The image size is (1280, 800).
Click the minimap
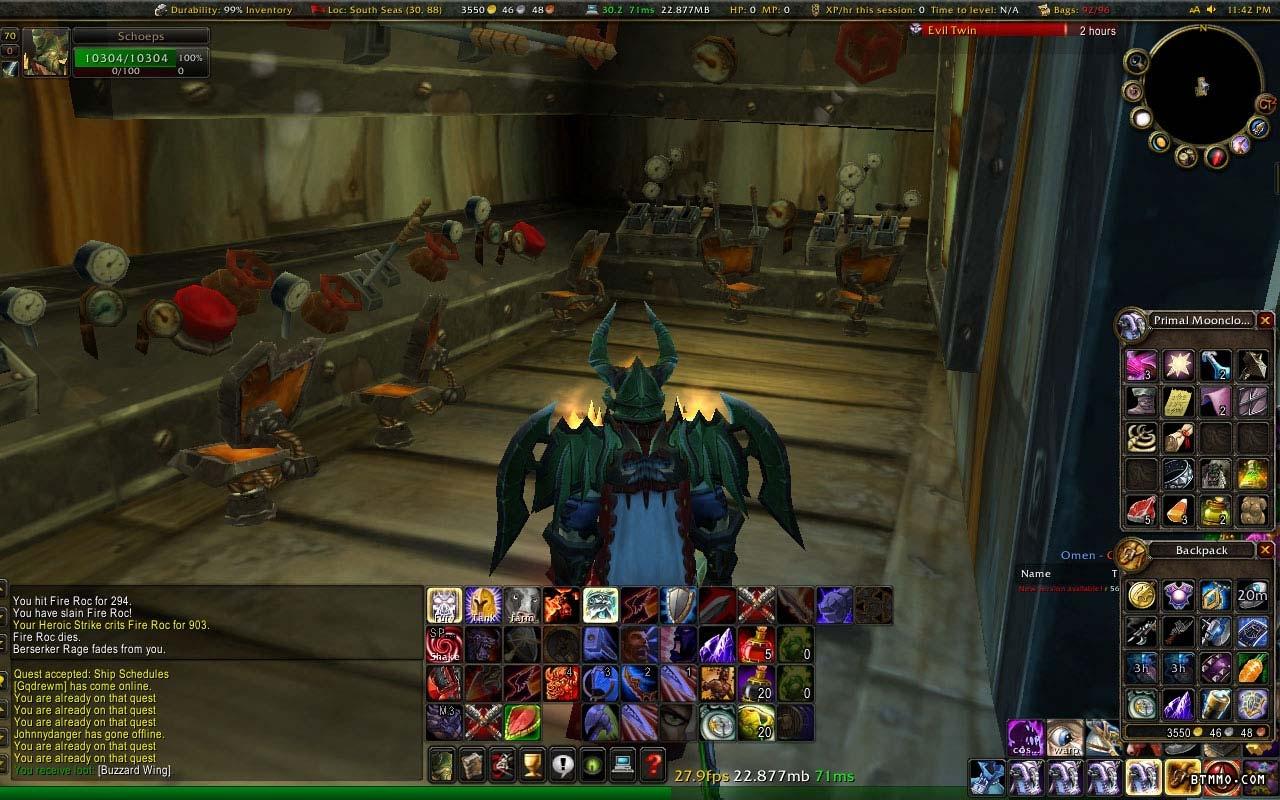click(1203, 84)
